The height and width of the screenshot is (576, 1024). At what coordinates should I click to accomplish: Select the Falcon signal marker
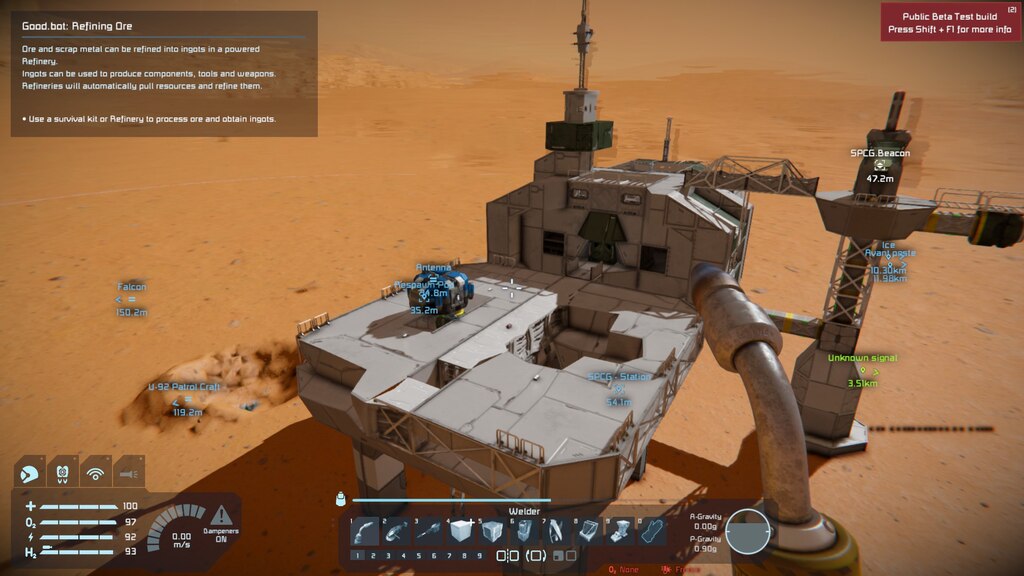(132, 299)
